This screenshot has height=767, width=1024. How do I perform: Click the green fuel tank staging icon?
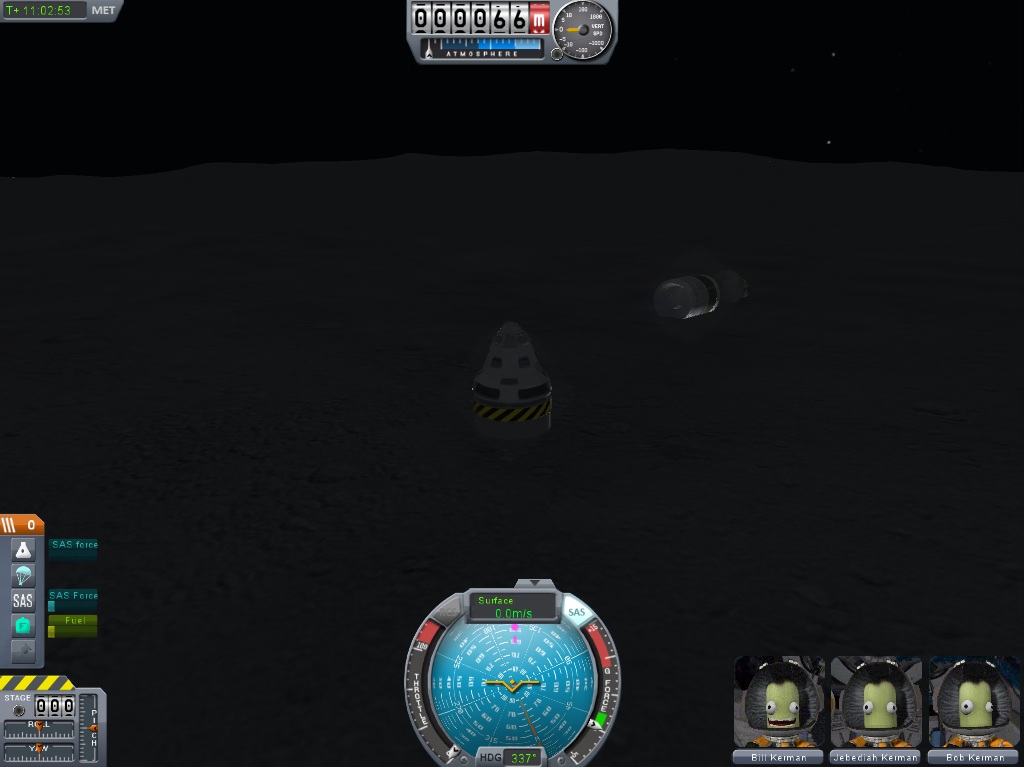pos(23,626)
